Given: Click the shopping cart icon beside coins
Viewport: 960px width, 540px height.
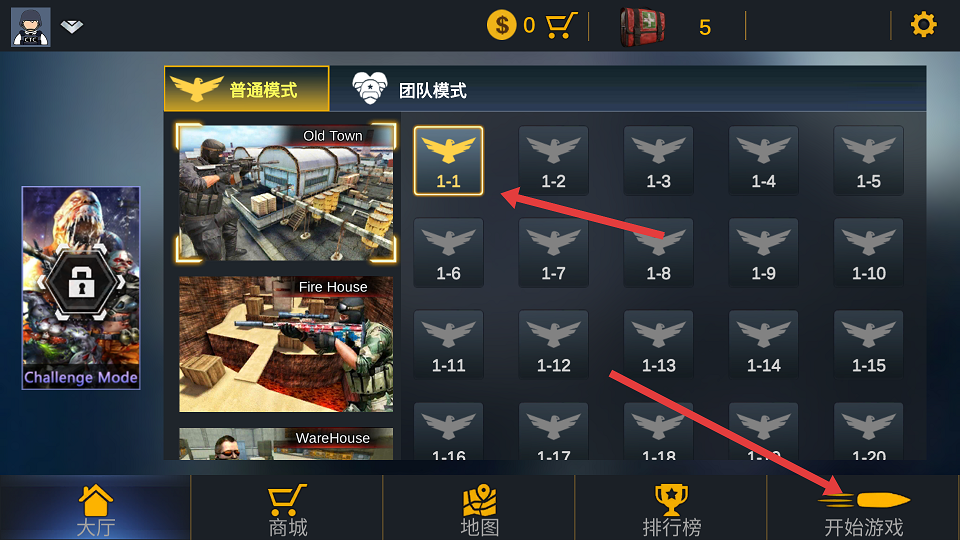Looking at the screenshot, I should (x=562, y=25).
